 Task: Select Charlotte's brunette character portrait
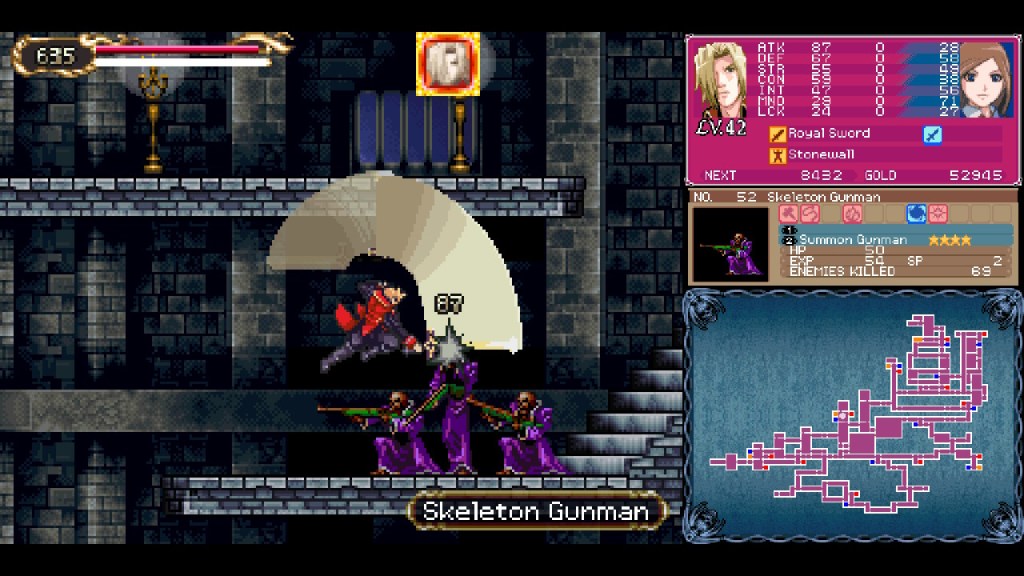(985, 80)
